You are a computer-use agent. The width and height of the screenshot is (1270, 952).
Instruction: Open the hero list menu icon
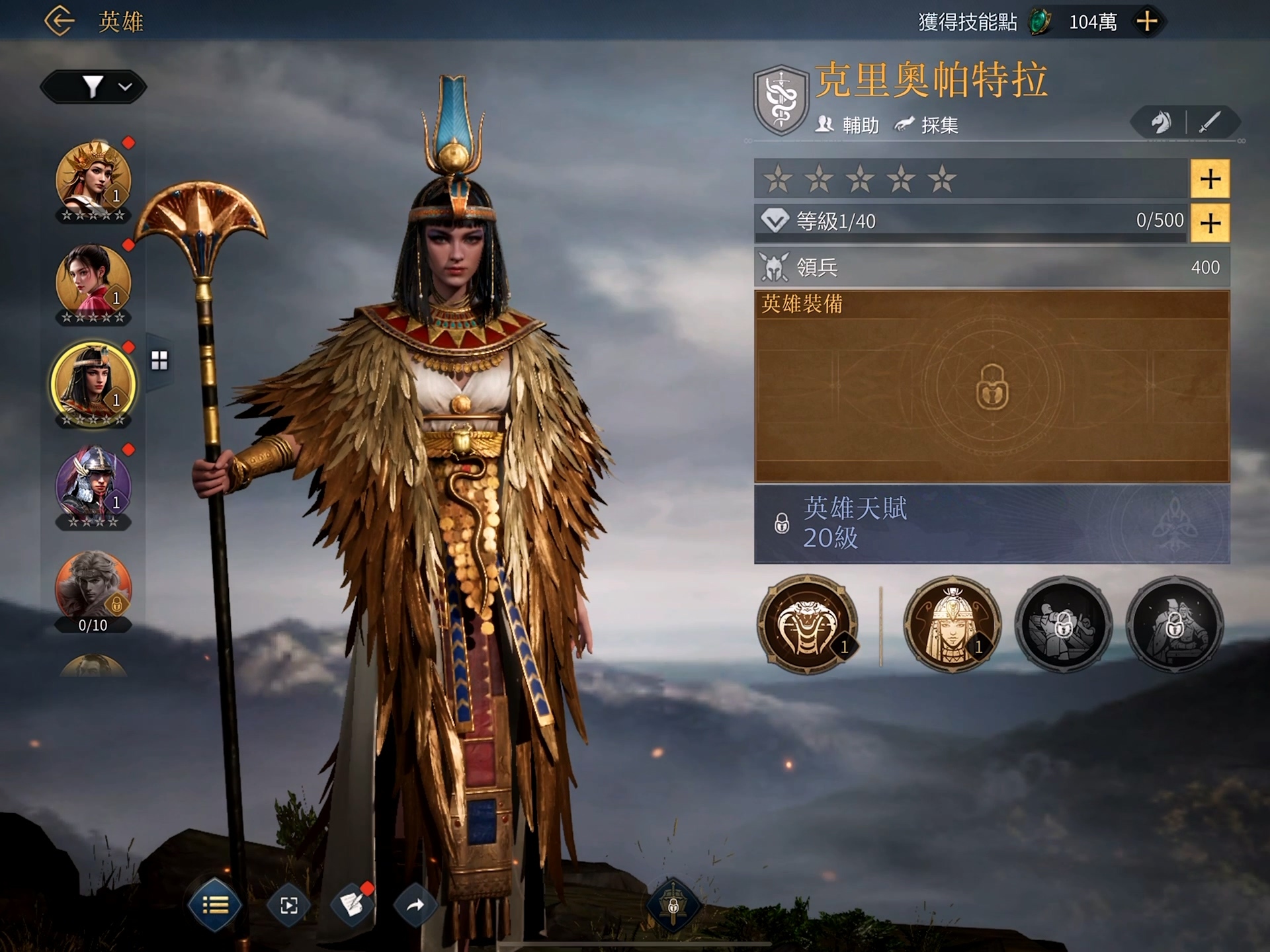pyautogui.click(x=214, y=906)
